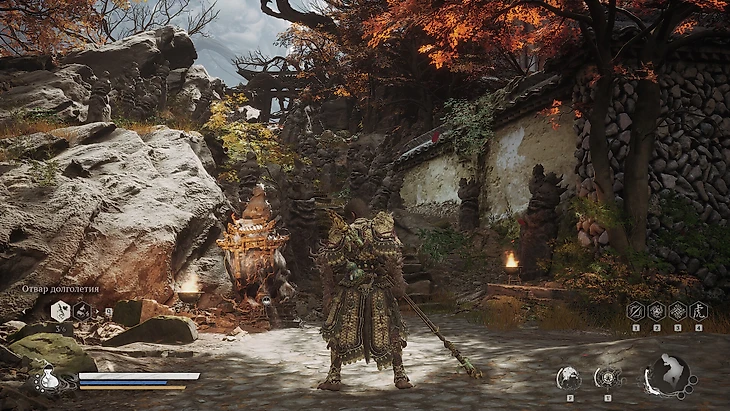
Task: Select the highlighted longevity decoction item slot
Action: coord(60,311)
